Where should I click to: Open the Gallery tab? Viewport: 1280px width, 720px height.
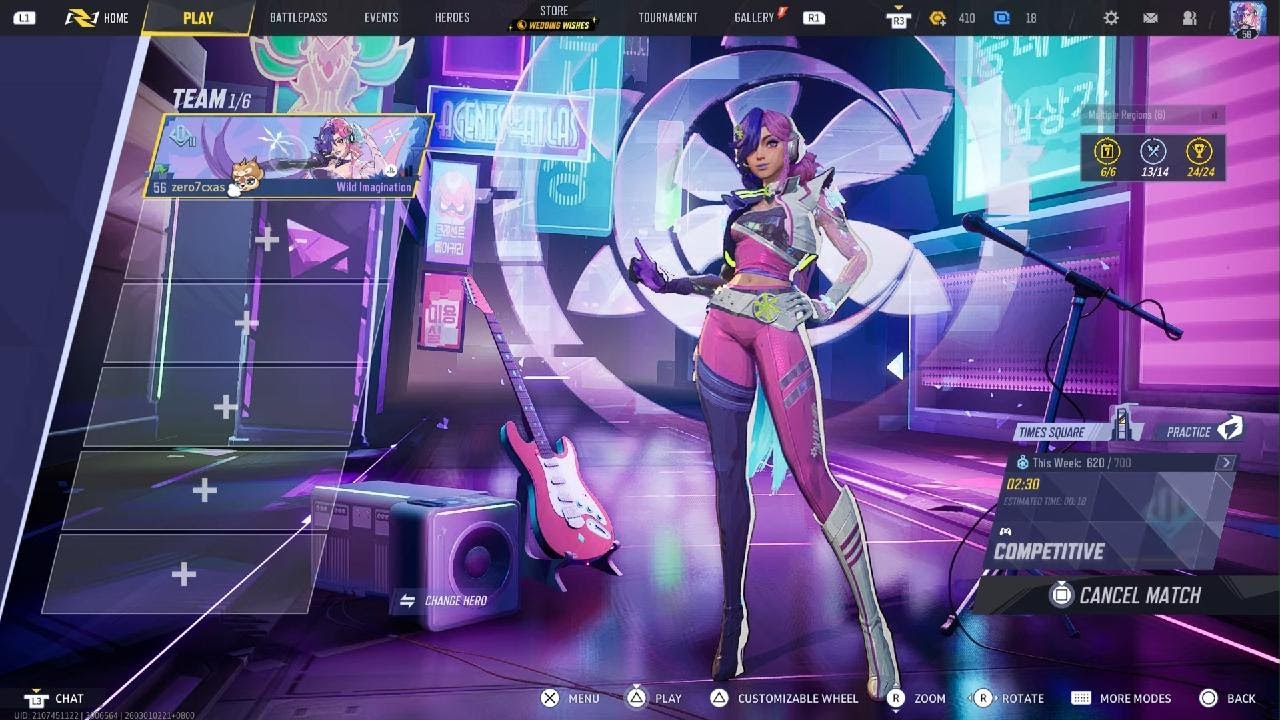[754, 18]
